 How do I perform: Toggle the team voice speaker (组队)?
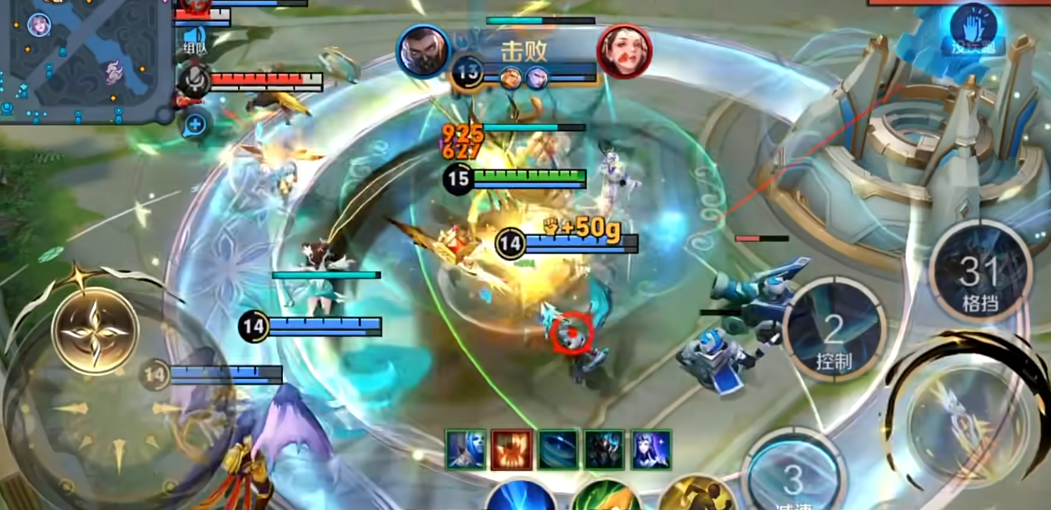(x=194, y=40)
